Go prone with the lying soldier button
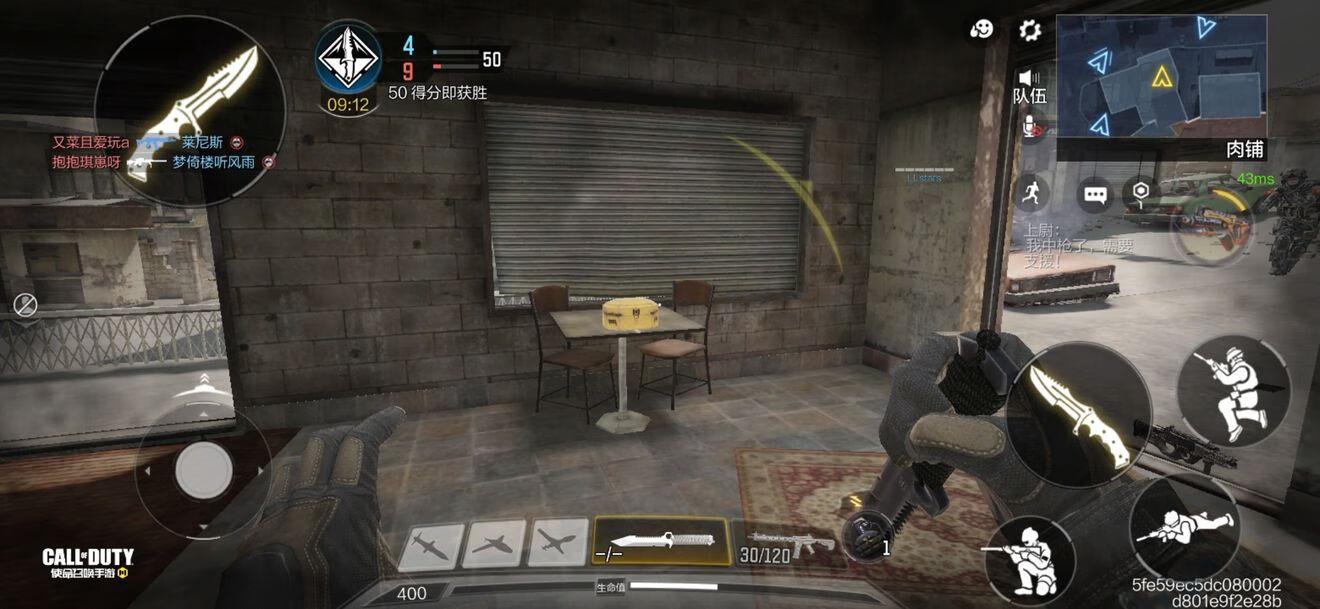Viewport: 1320px width, 609px height. pyautogui.click(x=1184, y=527)
